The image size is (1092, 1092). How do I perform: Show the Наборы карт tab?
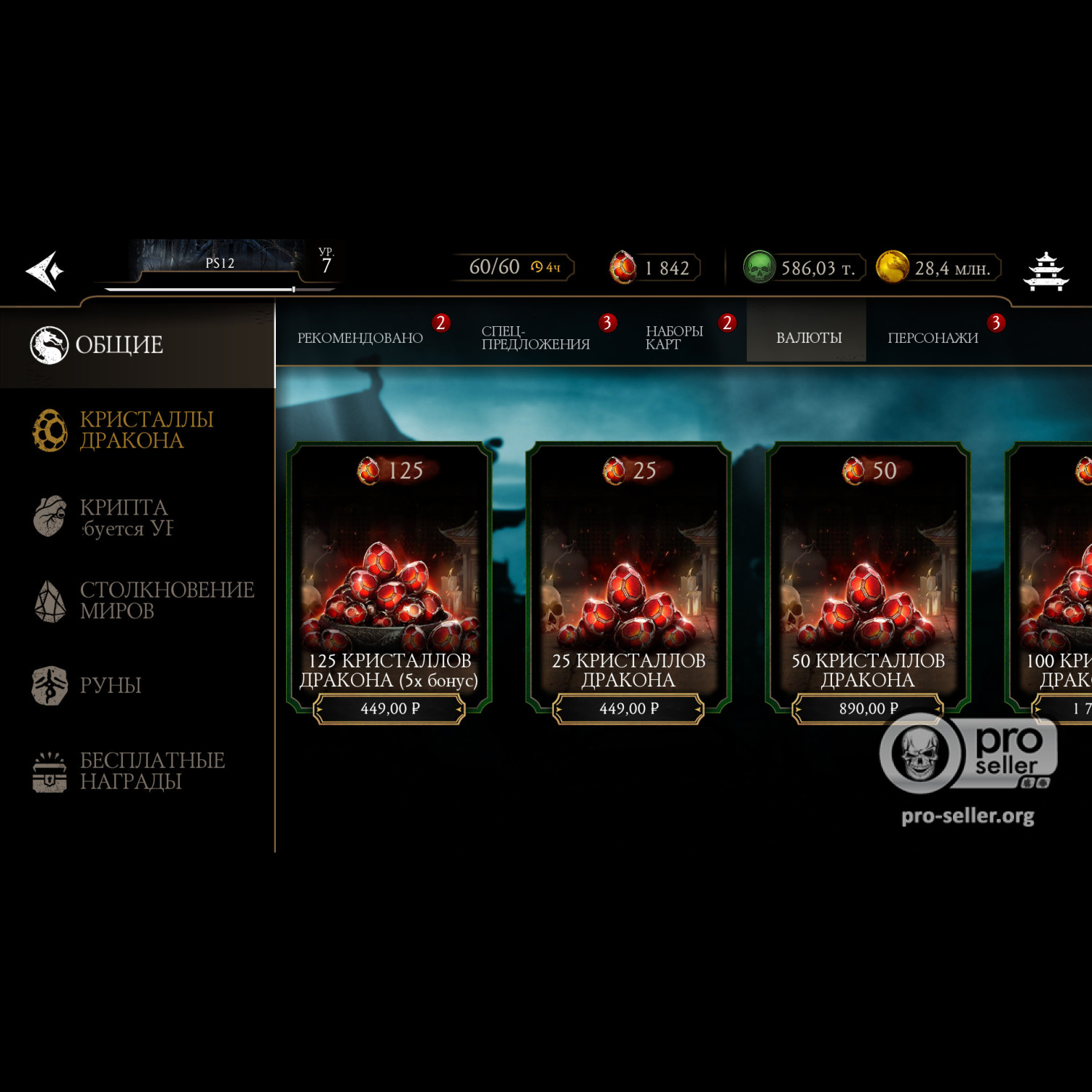tap(674, 338)
